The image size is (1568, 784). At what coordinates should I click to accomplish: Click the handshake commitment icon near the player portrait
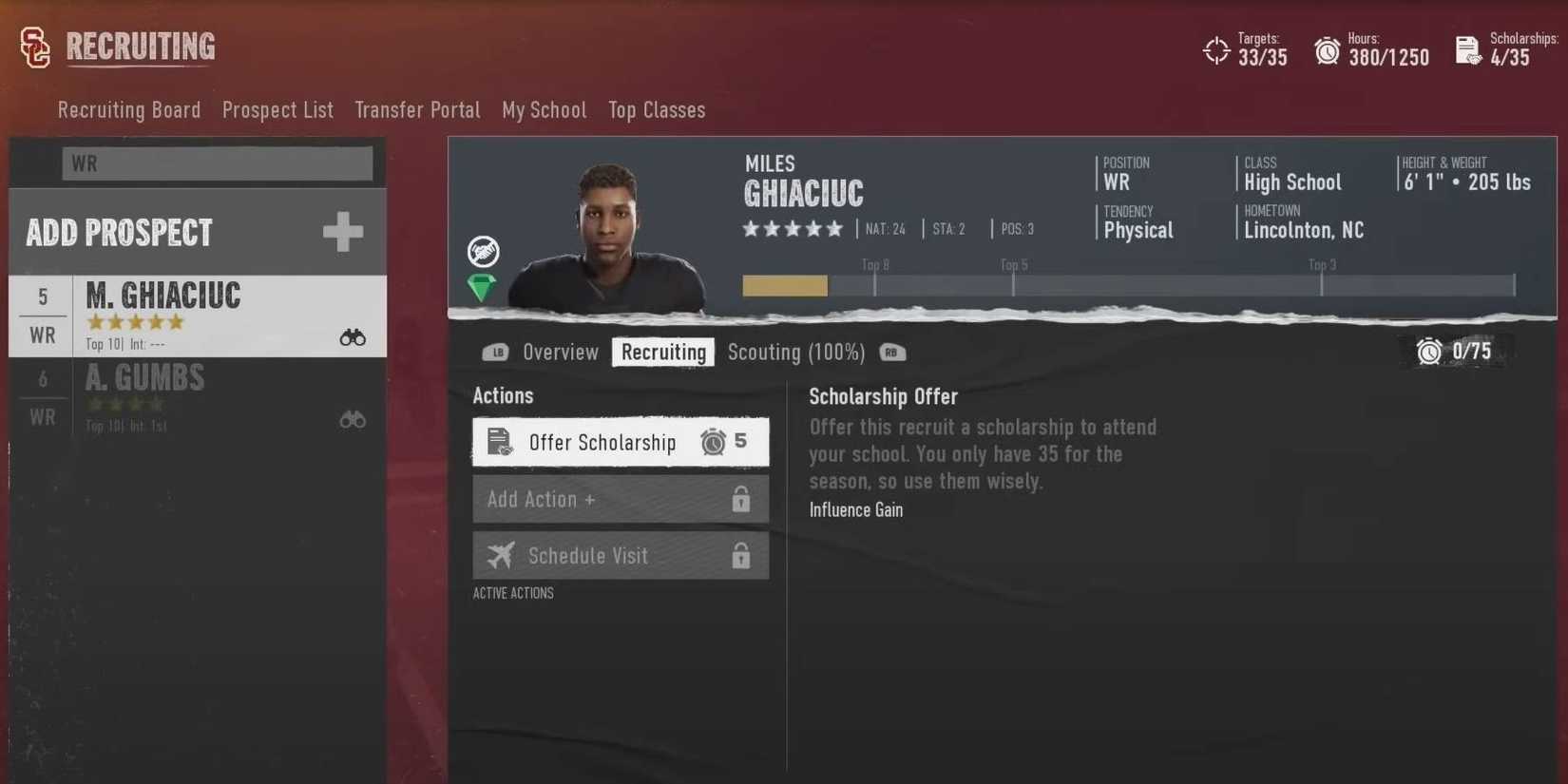(484, 250)
